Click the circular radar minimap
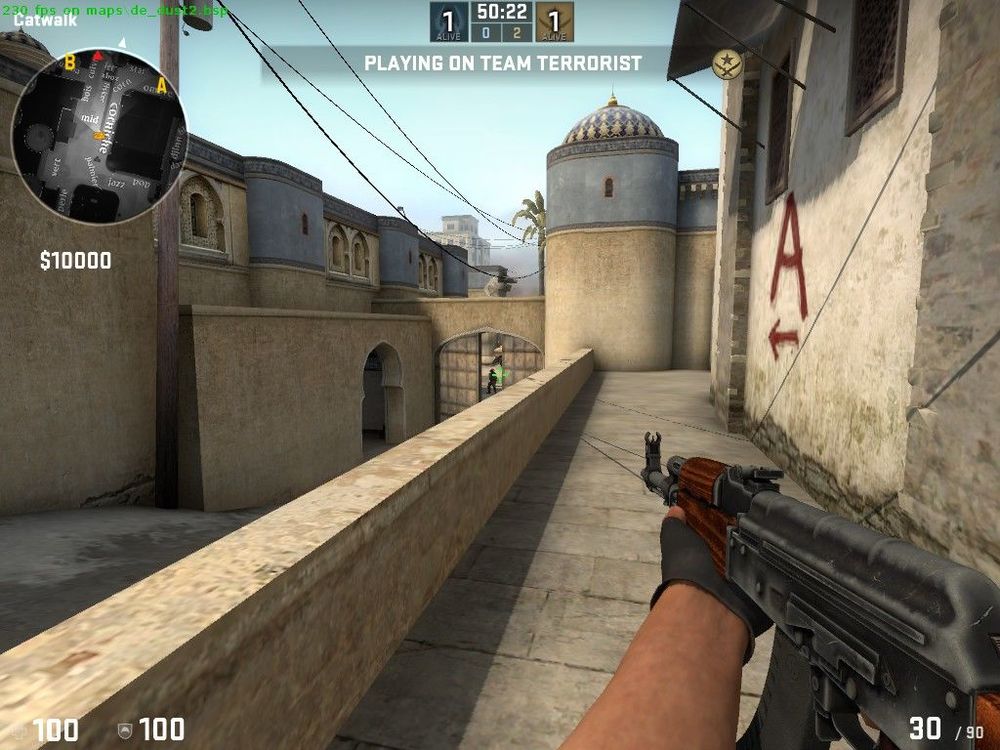 pos(98,135)
